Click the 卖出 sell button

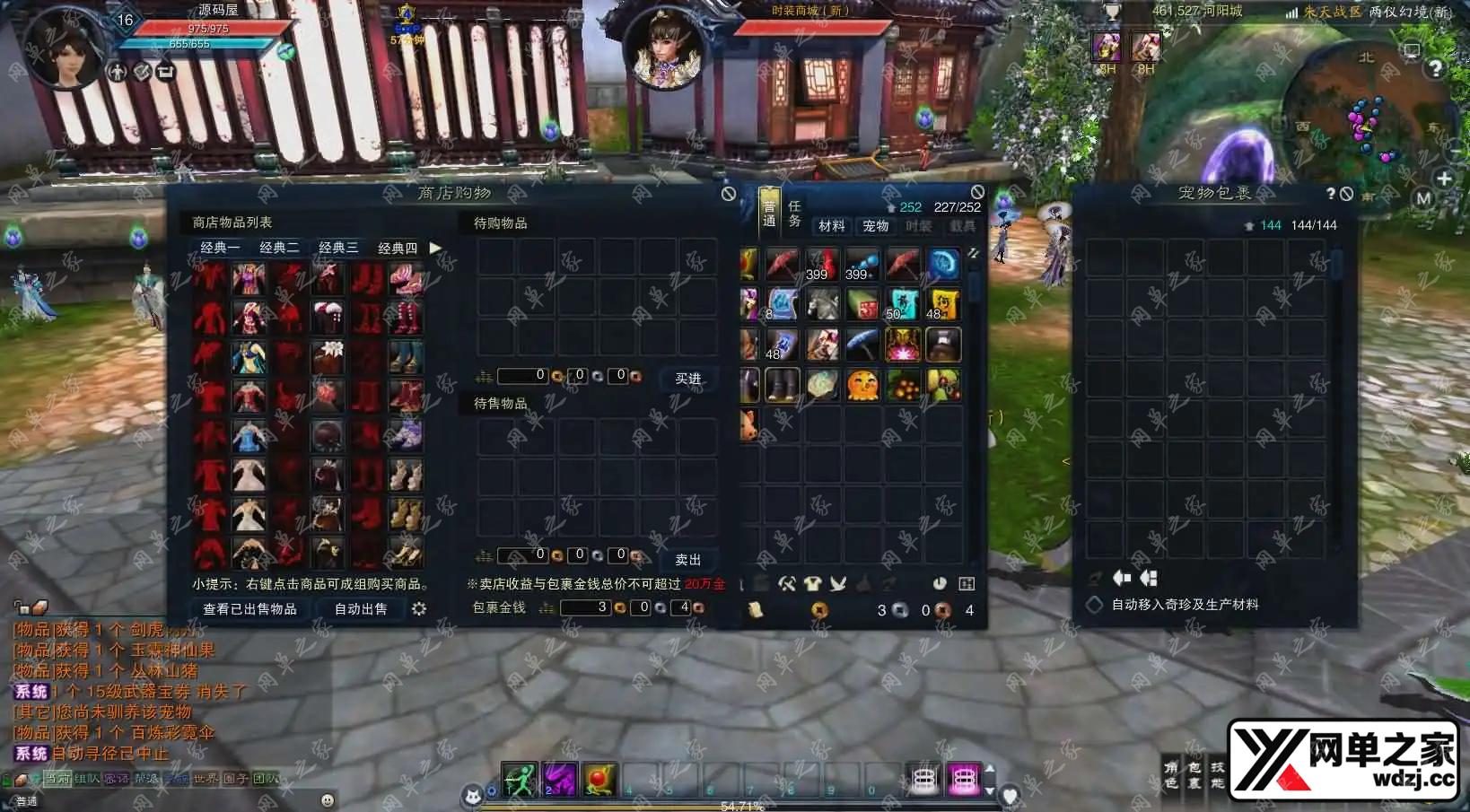pyautogui.click(x=688, y=560)
